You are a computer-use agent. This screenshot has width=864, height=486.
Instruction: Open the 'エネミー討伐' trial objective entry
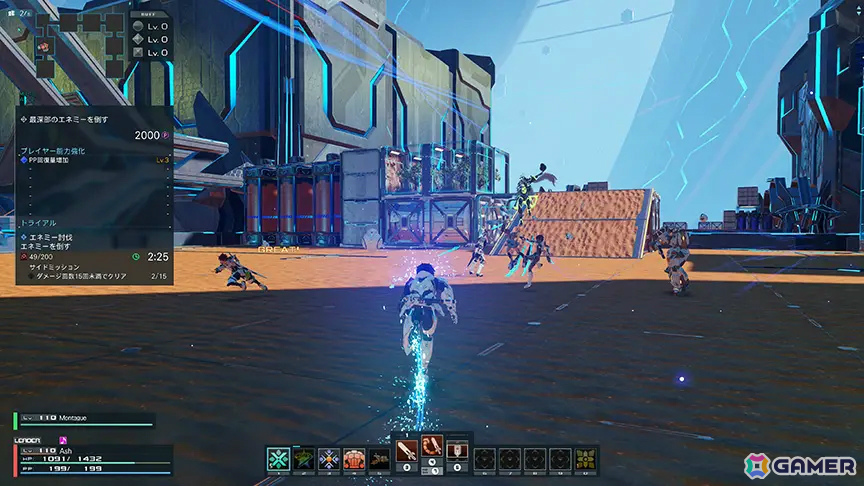[57, 236]
